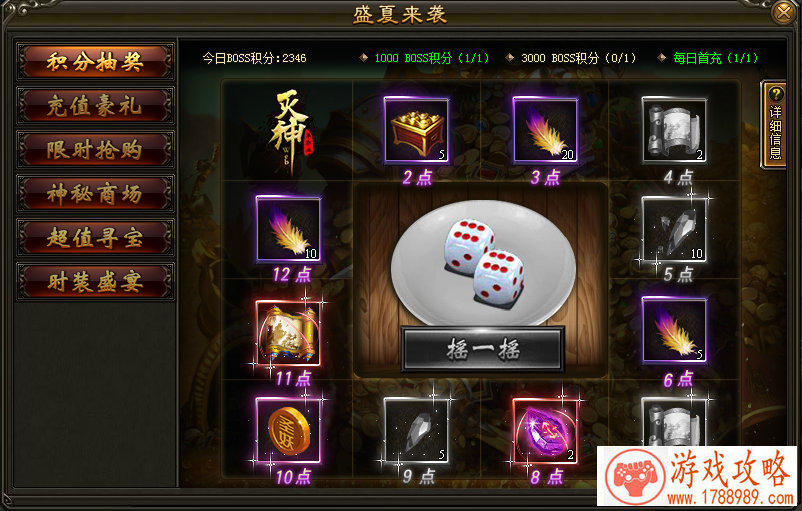
Task: Select the 5点 crystal shard reward
Action: coord(674,229)
